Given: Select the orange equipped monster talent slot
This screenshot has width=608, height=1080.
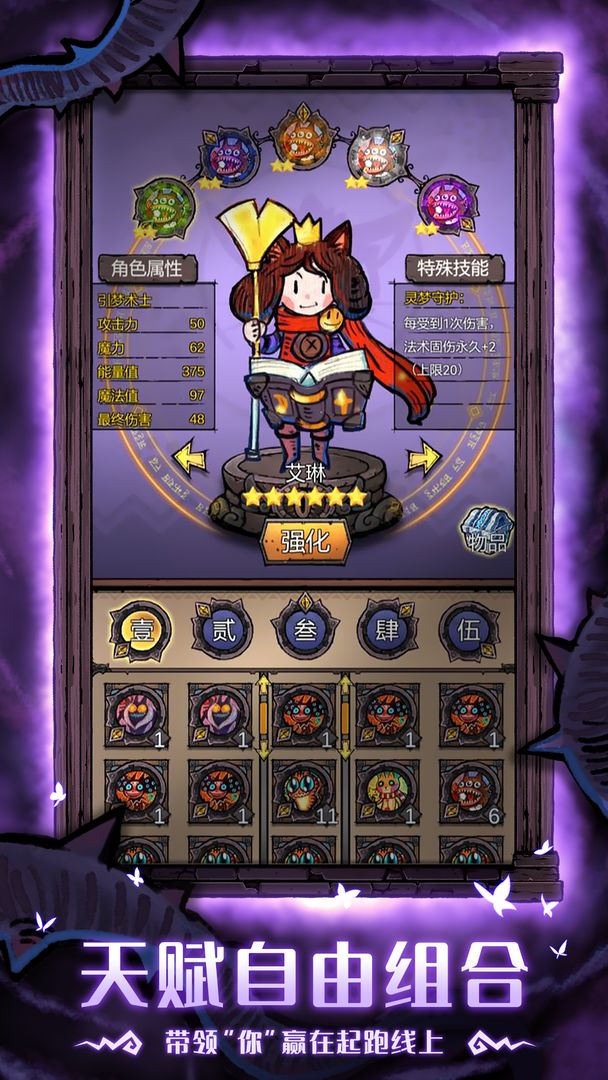Looking at the screenshot, I should tap(304, 139).
